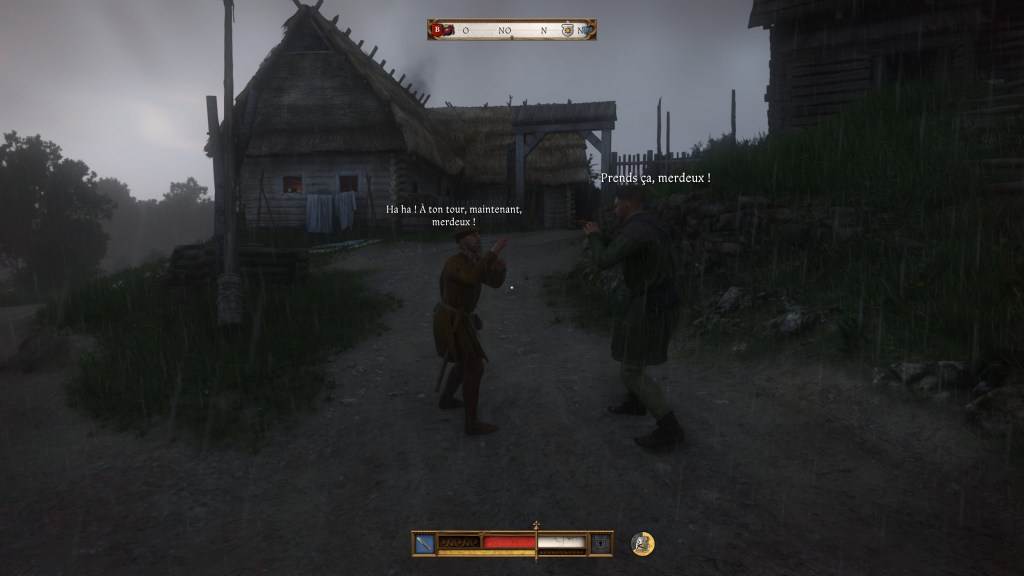
Task: Click the blue weapon slot icon
Action: [x=424, y=543]
